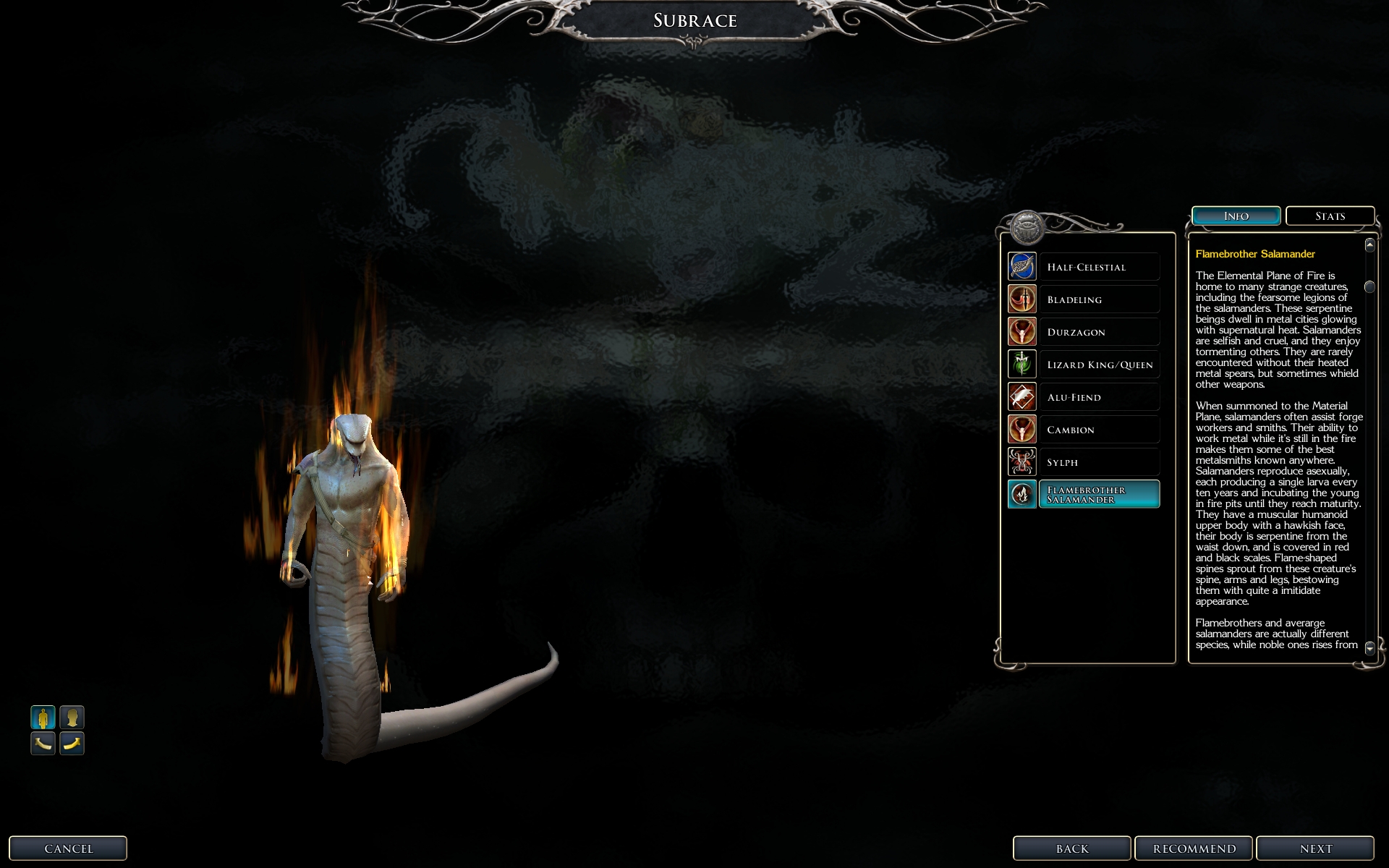Select the Half-Celestial subrace

(1084, 267)
